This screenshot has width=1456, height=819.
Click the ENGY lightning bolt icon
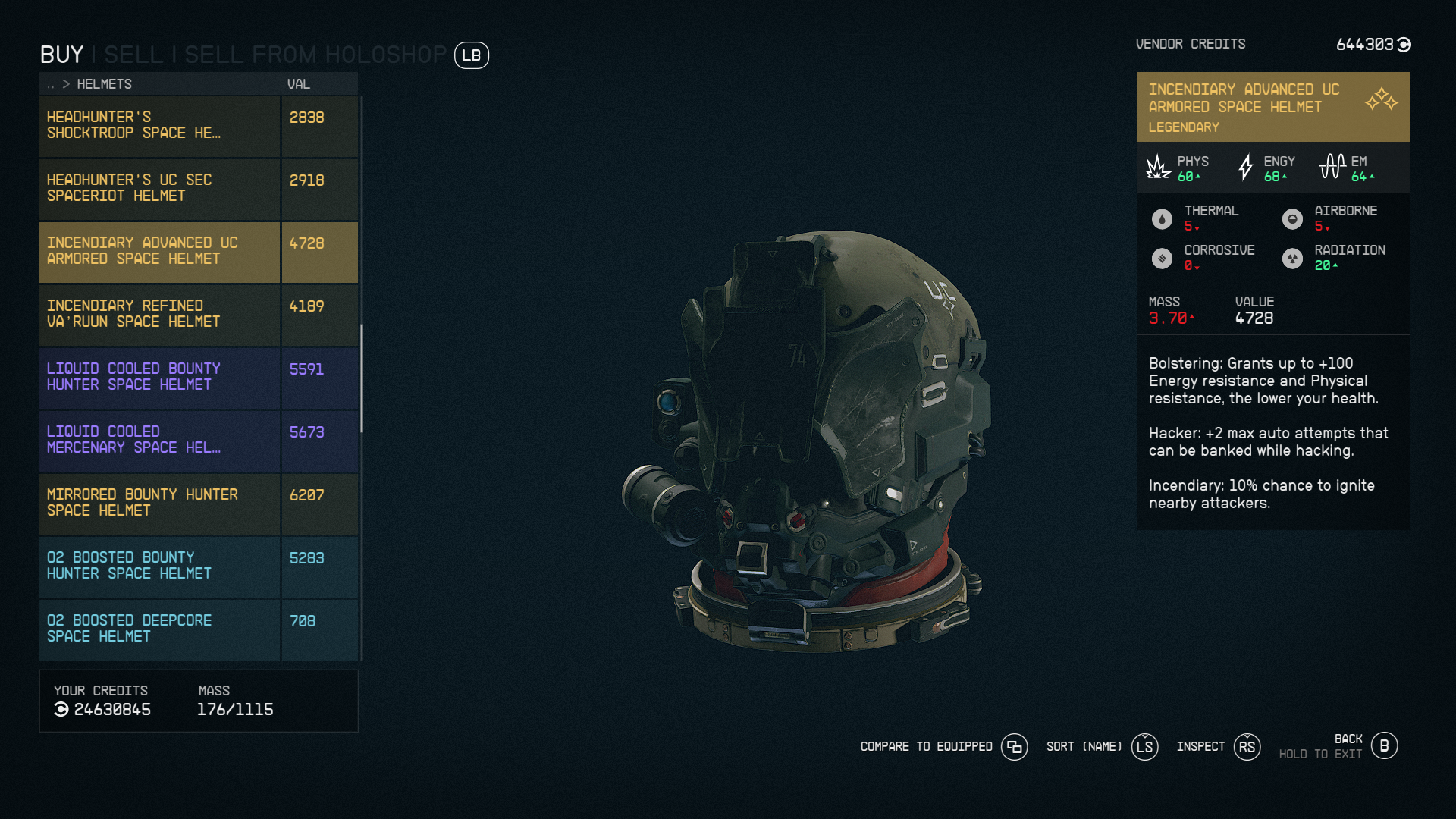tap(1246, 168)
